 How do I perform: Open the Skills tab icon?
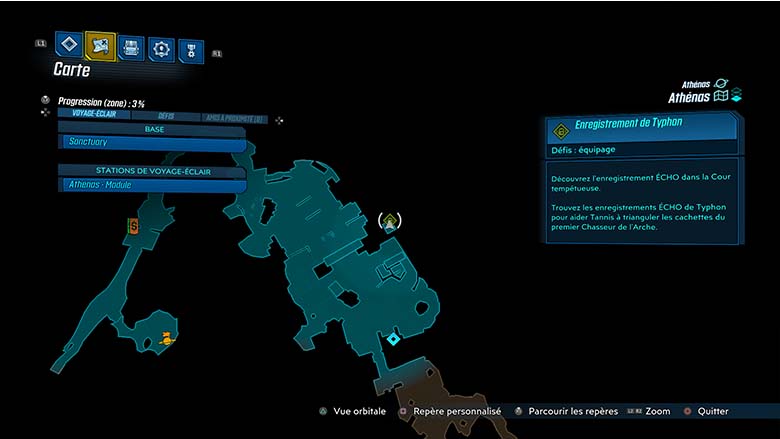(161, 48)
